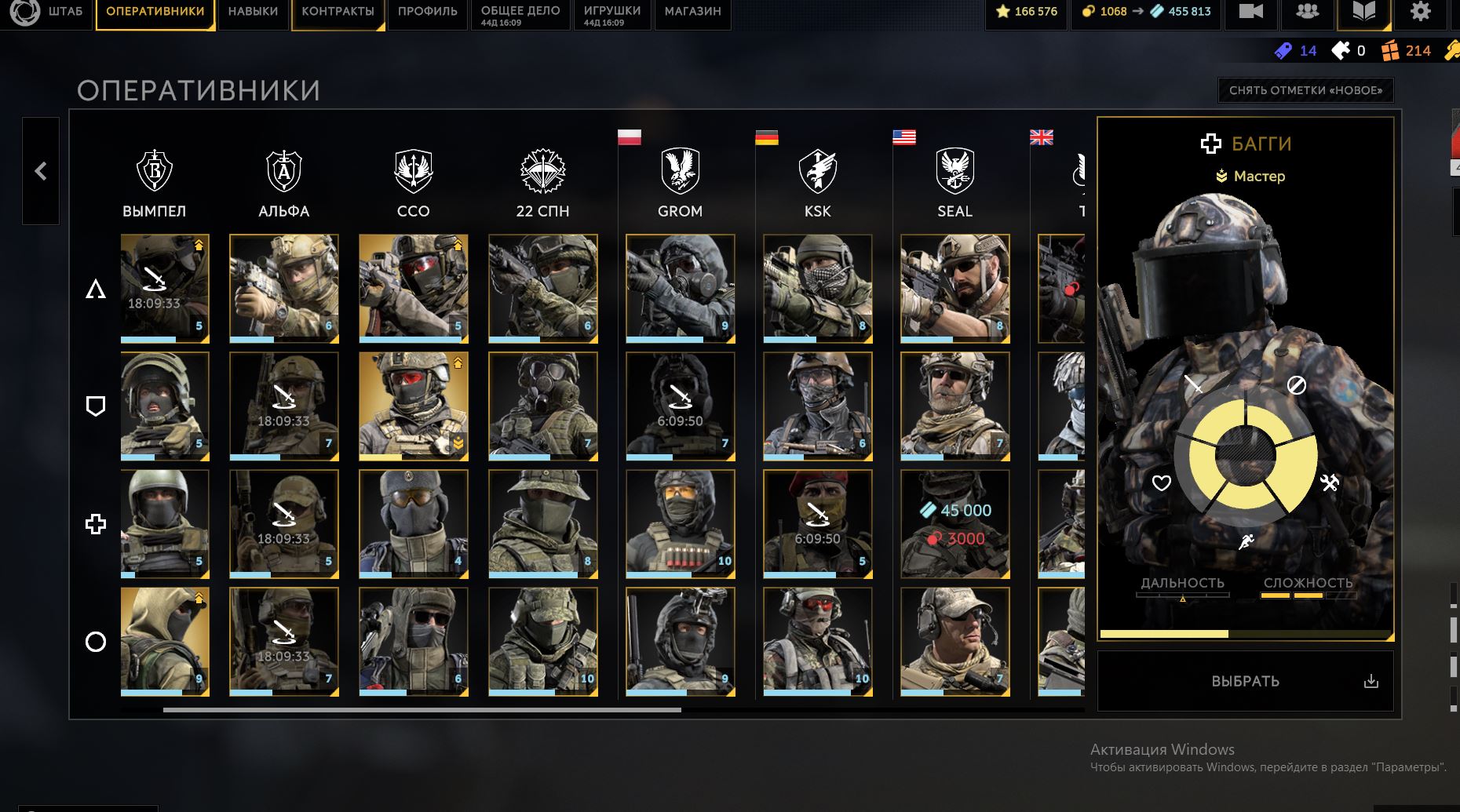This screenshot has height=812, width=1460.
Task: Open the КОНТРАКТЫ tab
Action: 338,12
